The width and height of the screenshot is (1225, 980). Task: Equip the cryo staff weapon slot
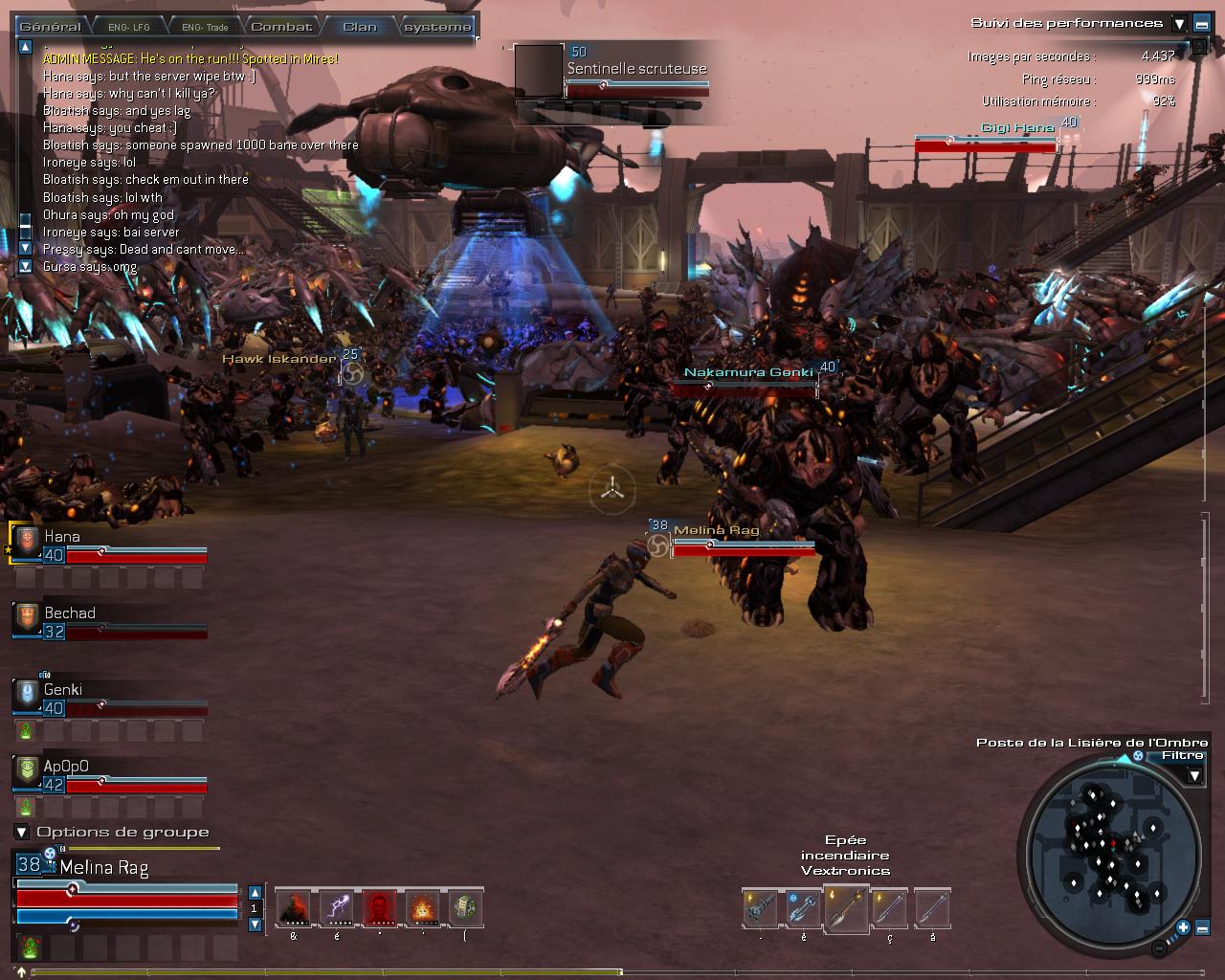[803, 908]
